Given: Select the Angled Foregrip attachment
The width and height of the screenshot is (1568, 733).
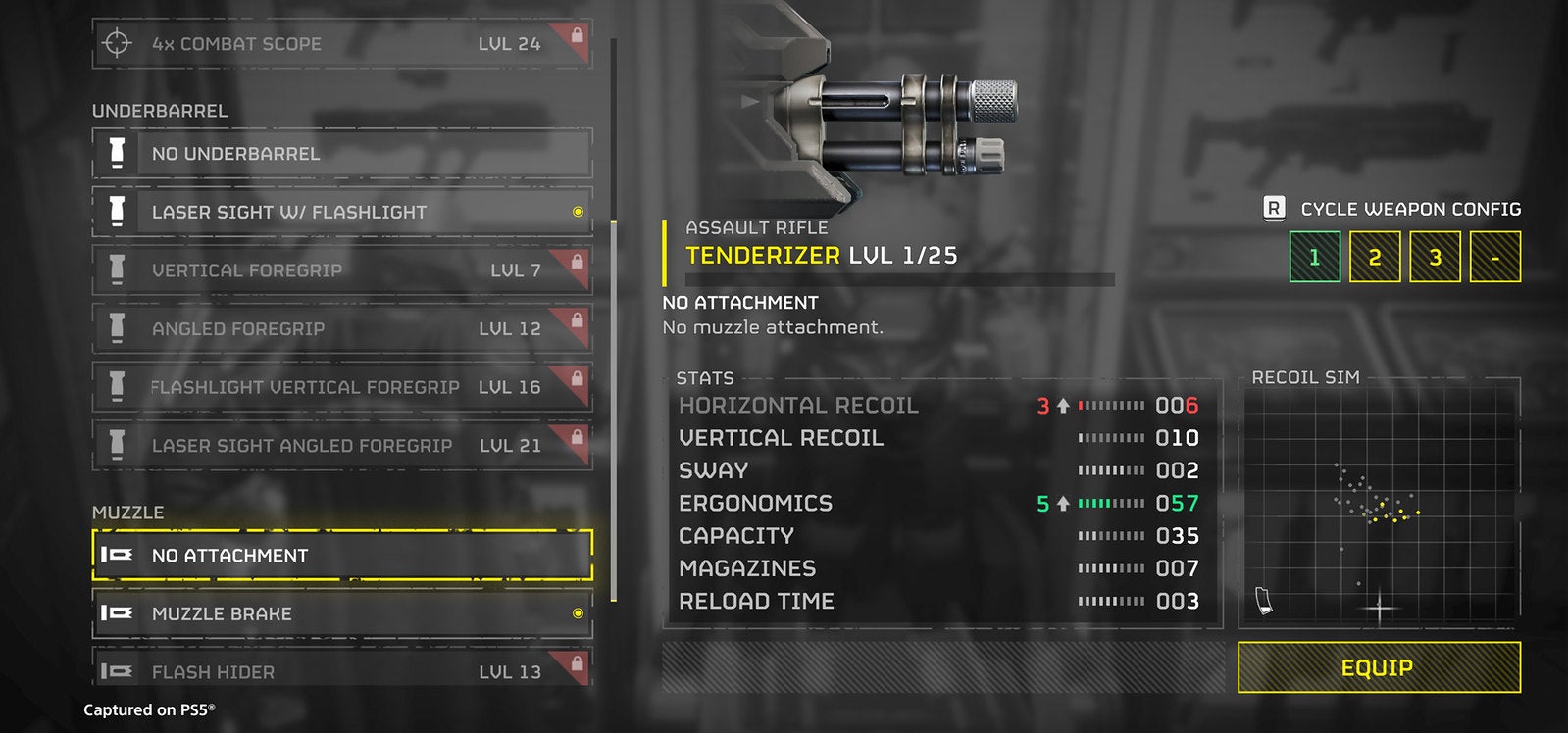Looking at the screenshot, I should click(341, 329).
